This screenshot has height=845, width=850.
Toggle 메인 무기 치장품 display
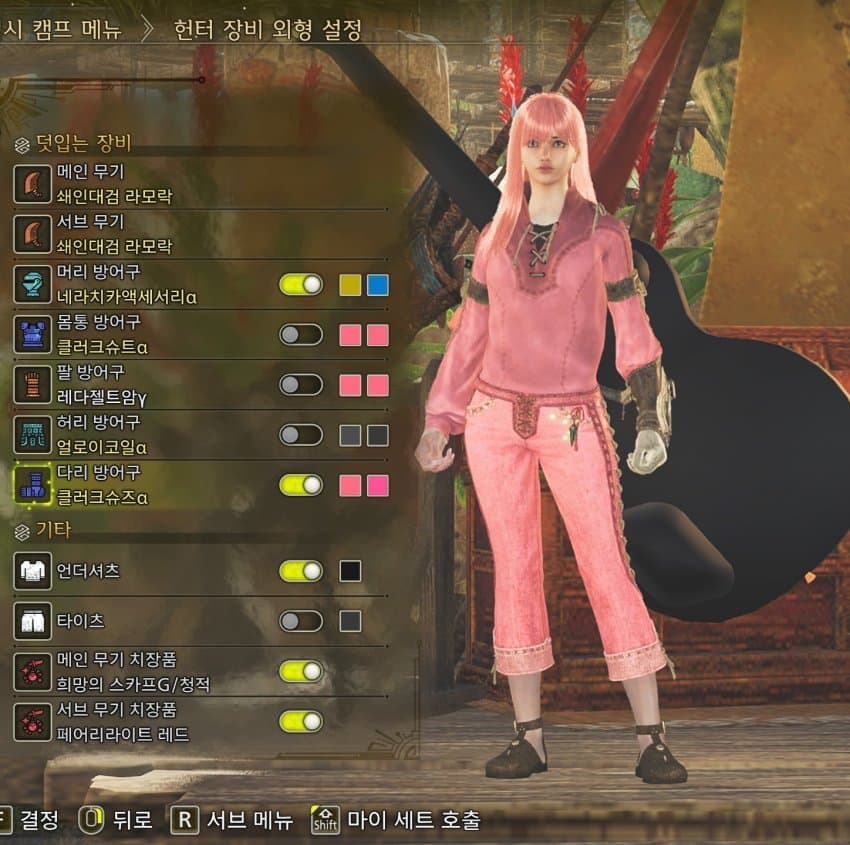301,671
